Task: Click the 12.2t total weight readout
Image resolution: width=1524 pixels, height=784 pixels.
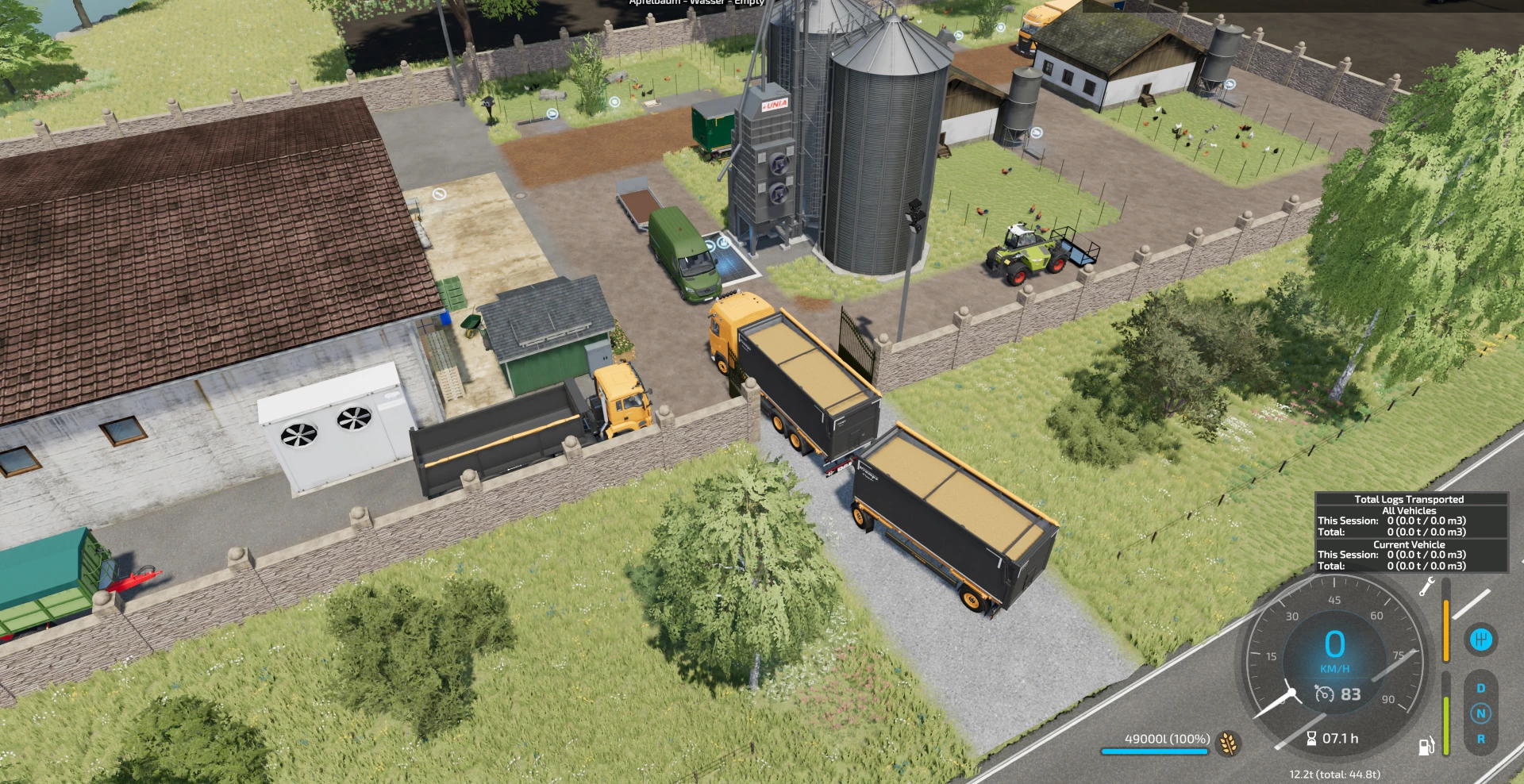Action: point(1335,774)
